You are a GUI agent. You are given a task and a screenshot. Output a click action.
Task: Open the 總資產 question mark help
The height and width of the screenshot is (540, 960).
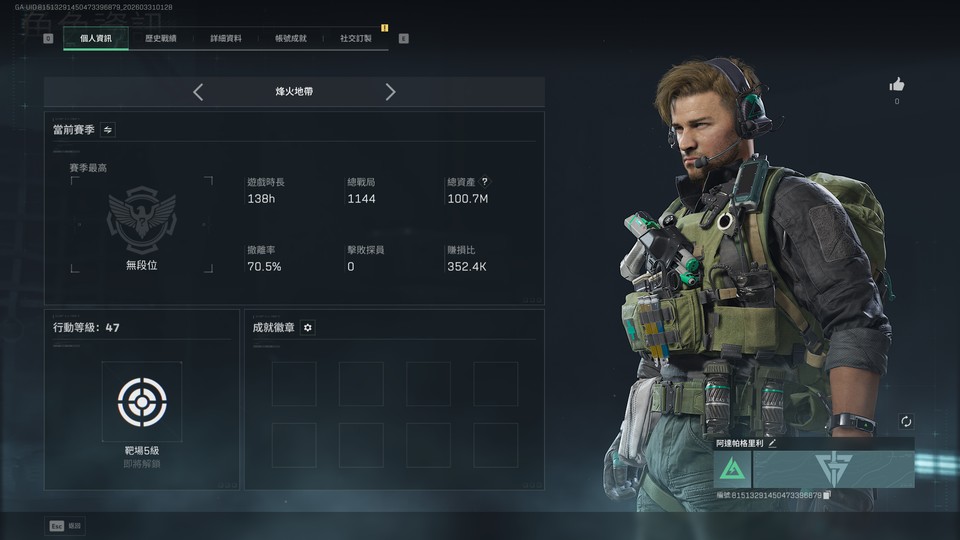pos(485,182)
